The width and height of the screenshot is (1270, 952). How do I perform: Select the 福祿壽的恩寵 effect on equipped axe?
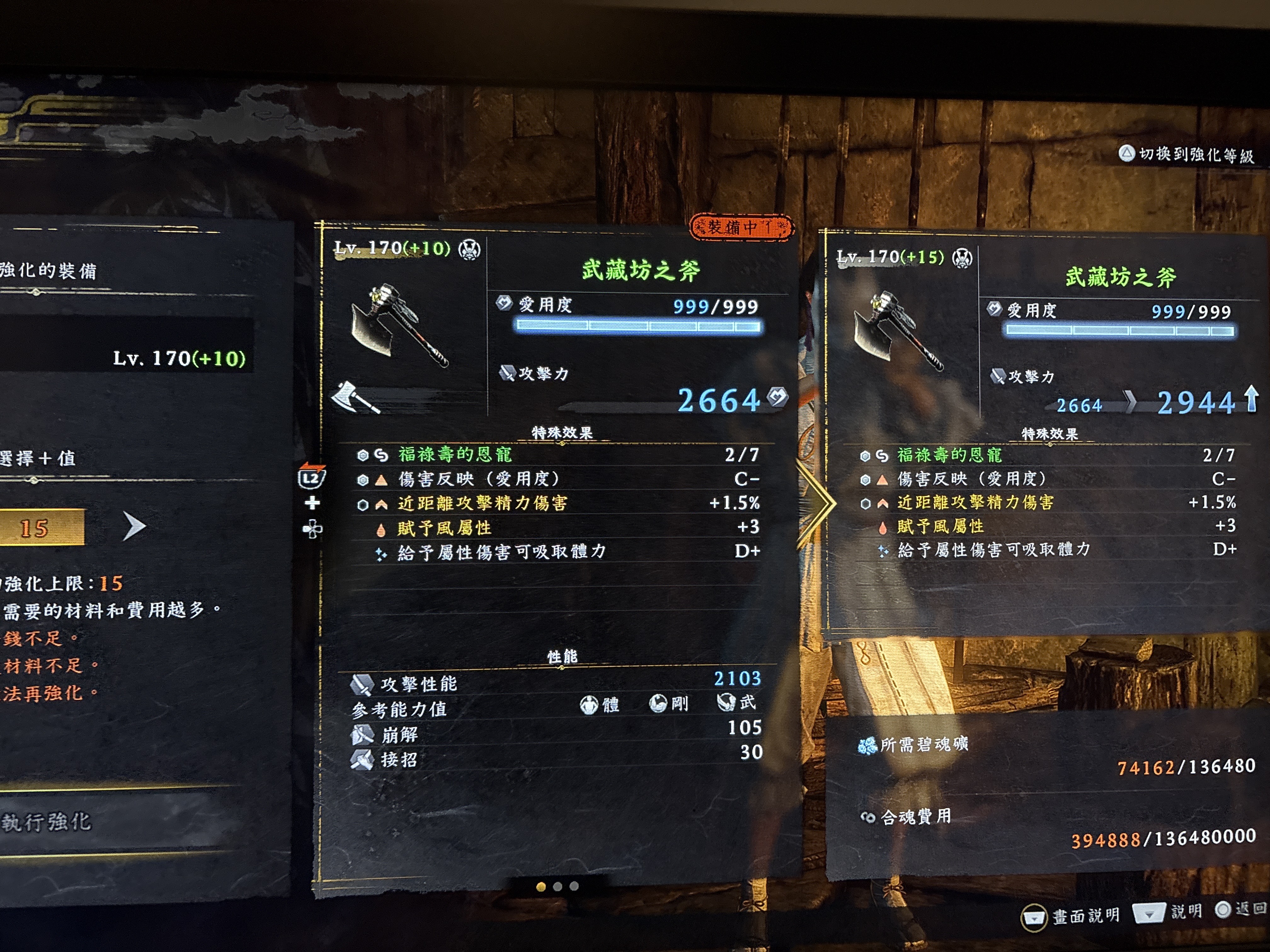455,455
